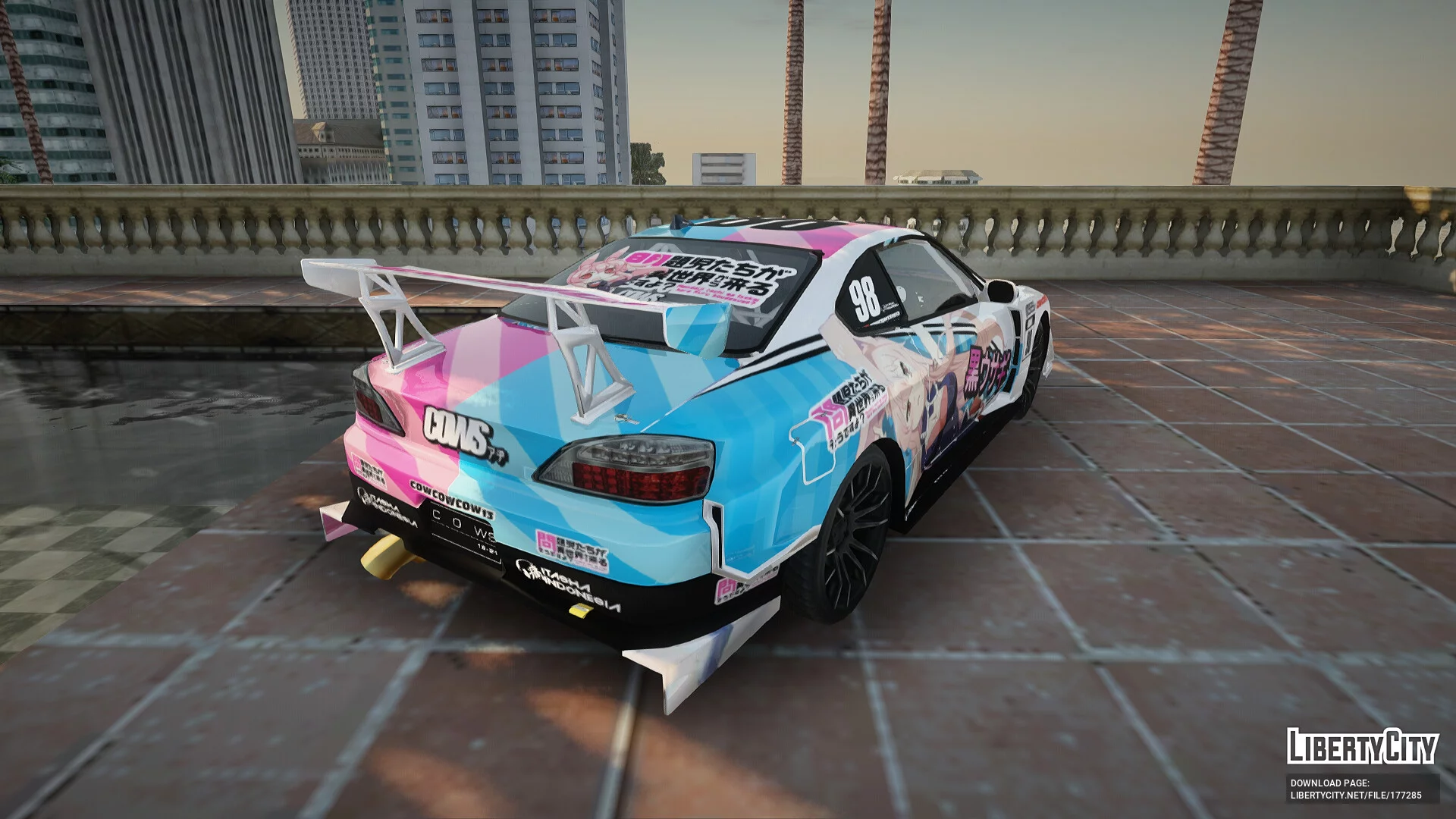This screenshot has width=1456, height=819.
Task: Open the libertycity.net/file/177285 download link
Action: [x=1356, y=795]
